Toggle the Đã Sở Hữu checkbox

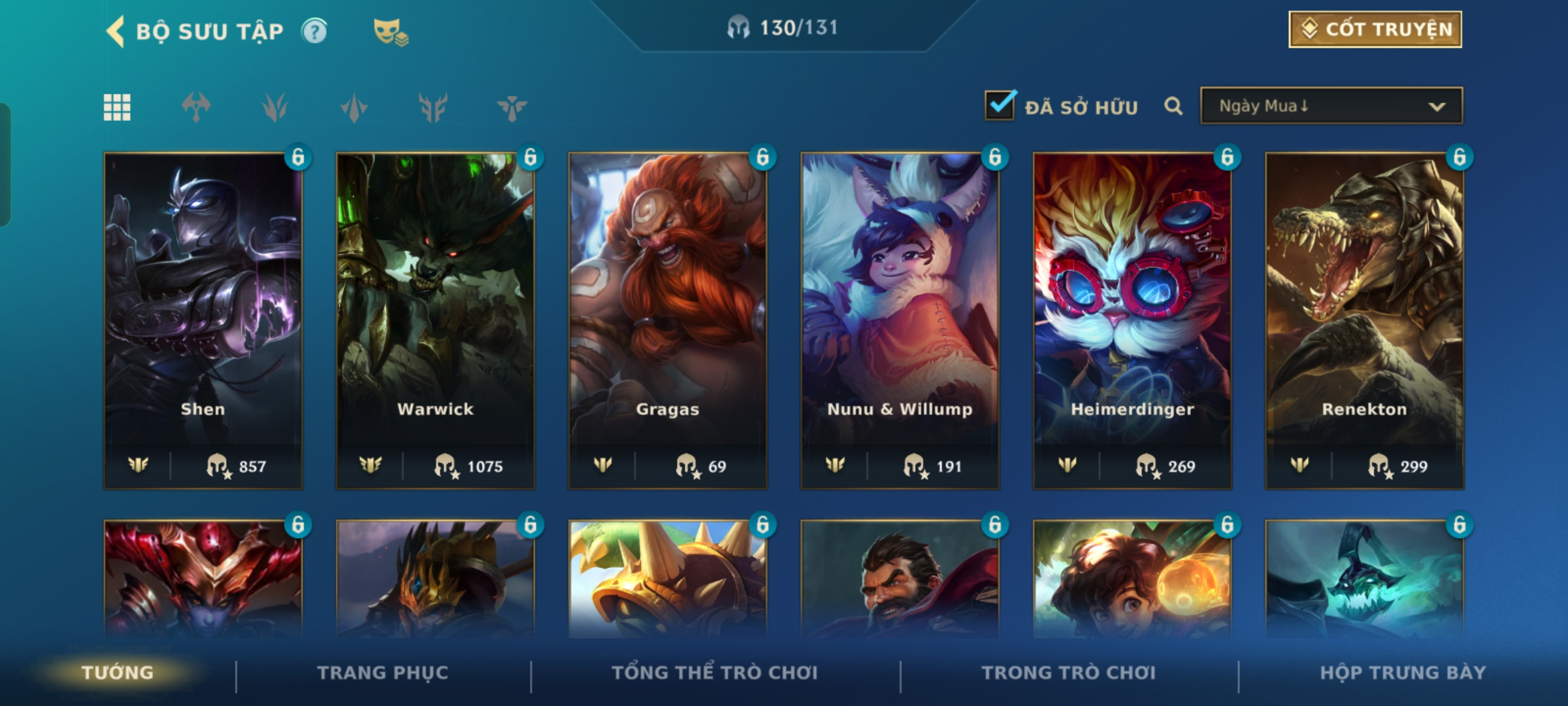pos(1000,105)
